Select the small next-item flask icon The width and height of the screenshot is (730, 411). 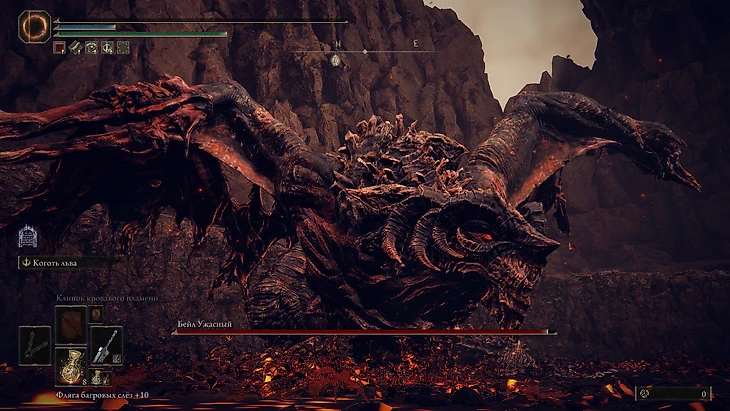(98, 377)
